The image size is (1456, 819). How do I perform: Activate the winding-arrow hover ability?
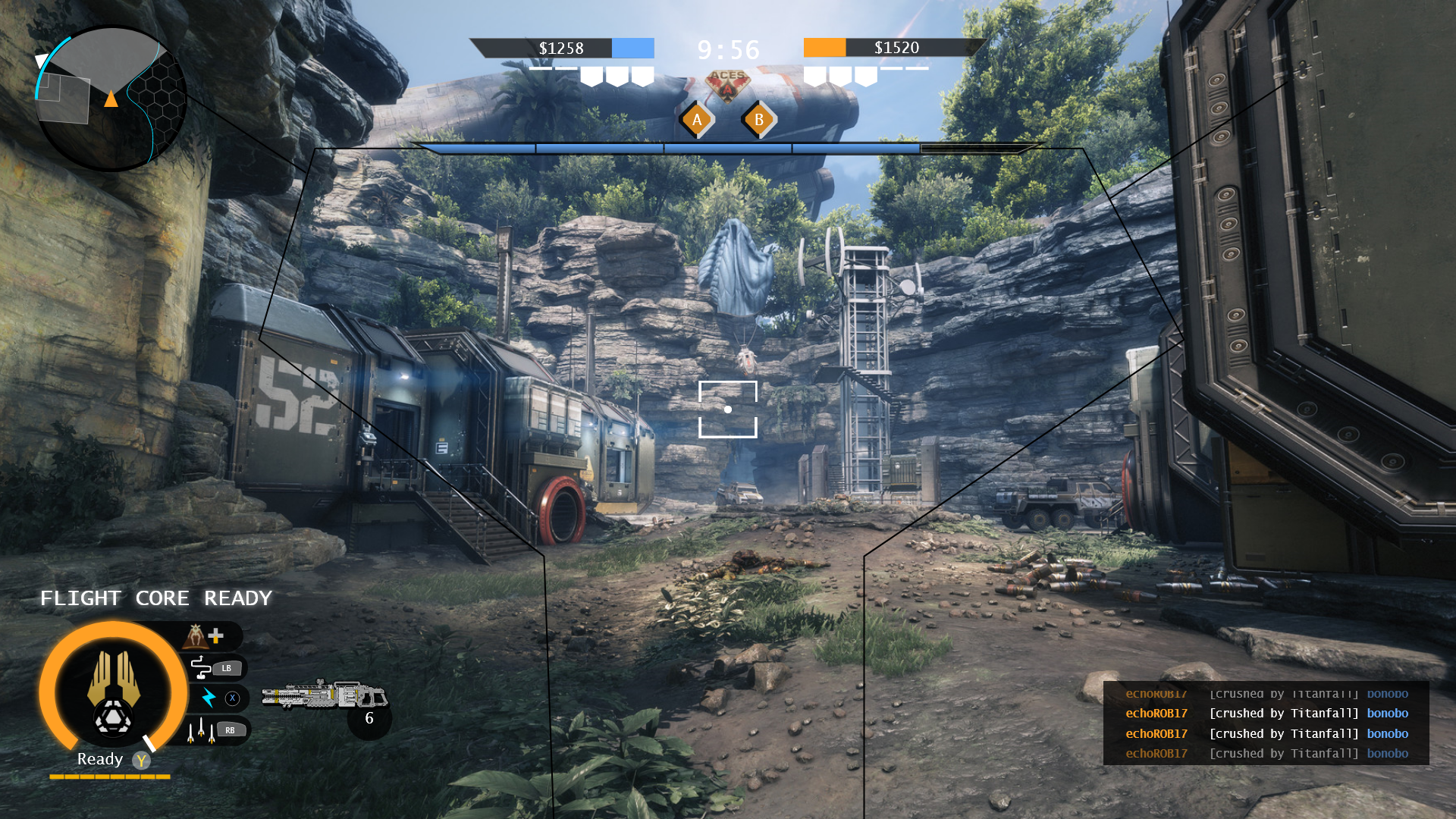(x=202, y=667)
